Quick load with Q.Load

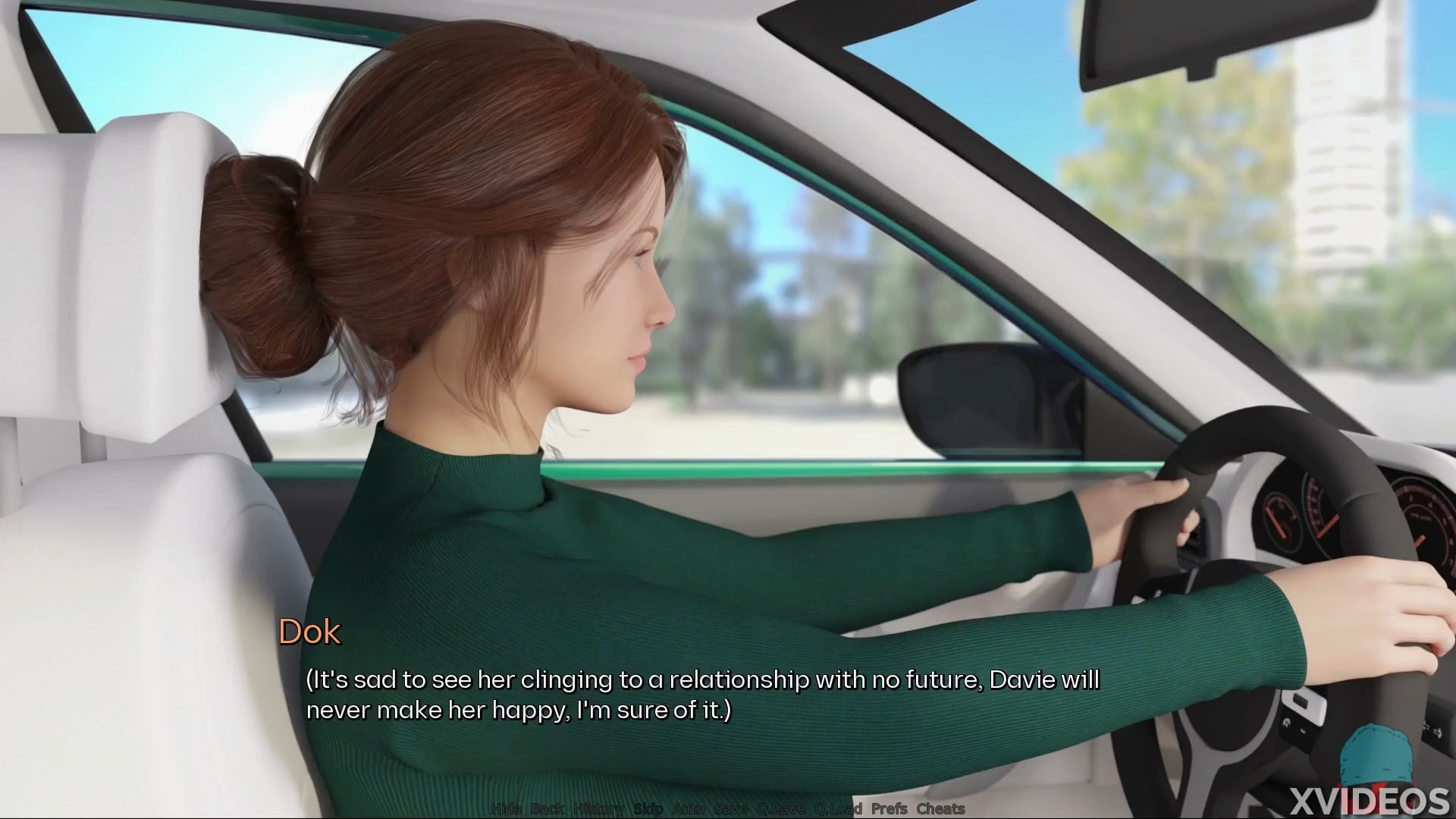pos(838,808)
